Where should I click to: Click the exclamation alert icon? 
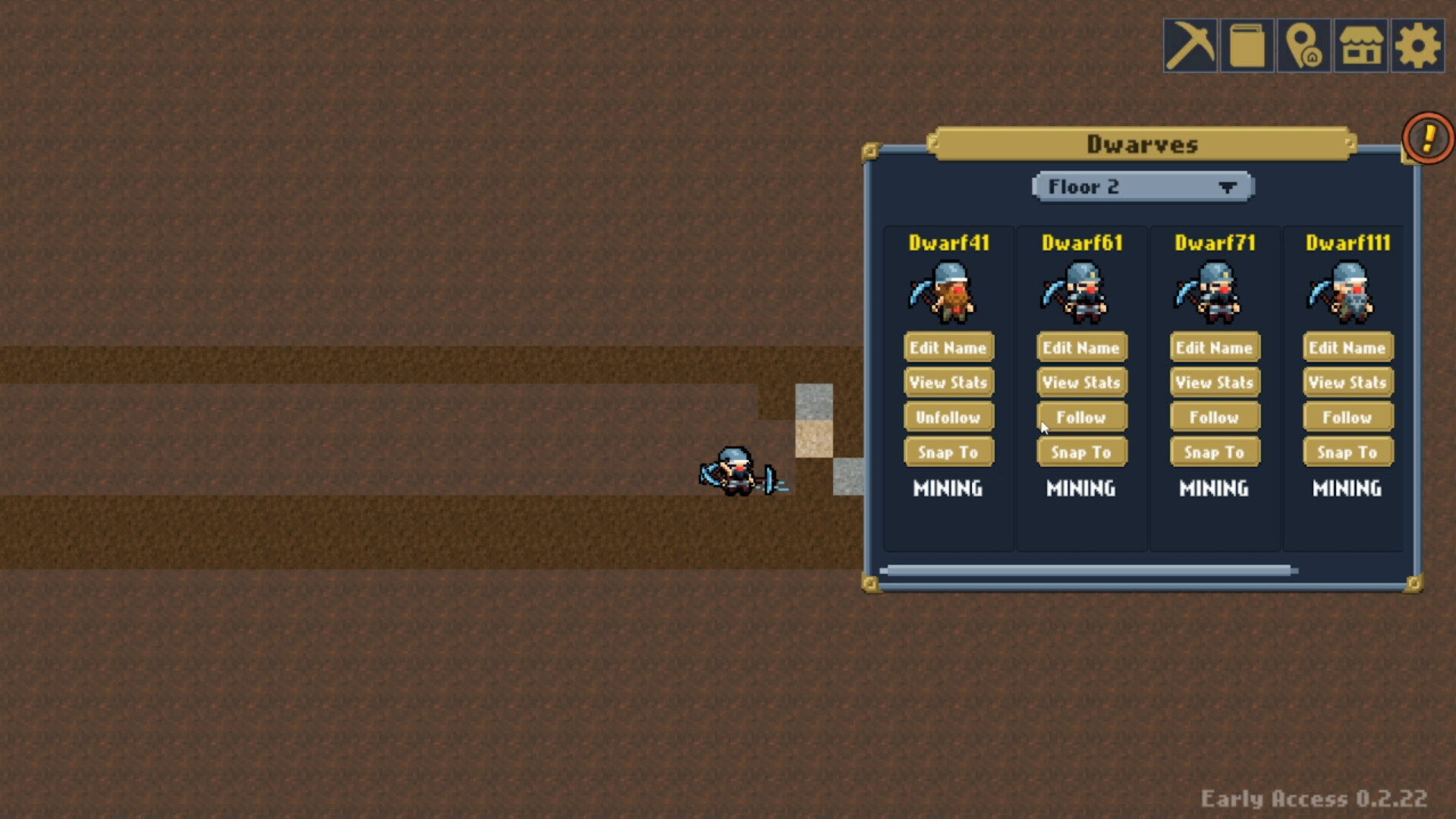click(1427, 137)
